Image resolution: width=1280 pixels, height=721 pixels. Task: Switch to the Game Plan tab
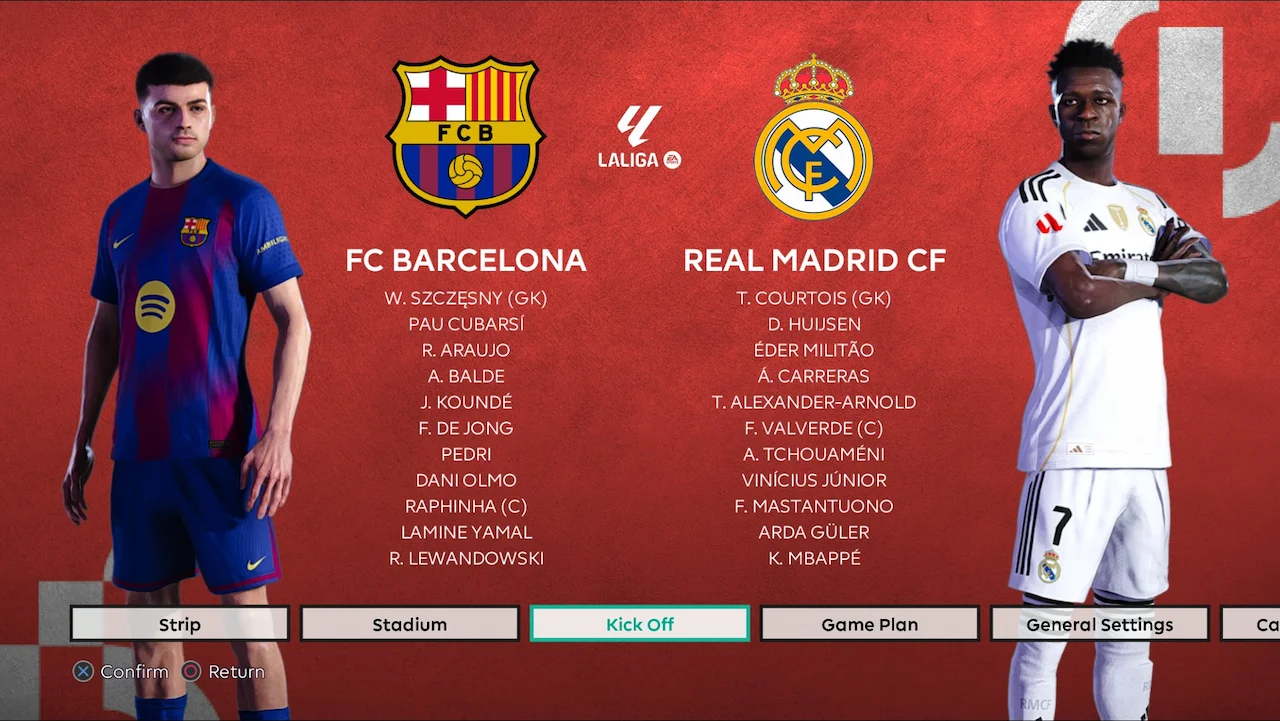click(x=869, y=623)
